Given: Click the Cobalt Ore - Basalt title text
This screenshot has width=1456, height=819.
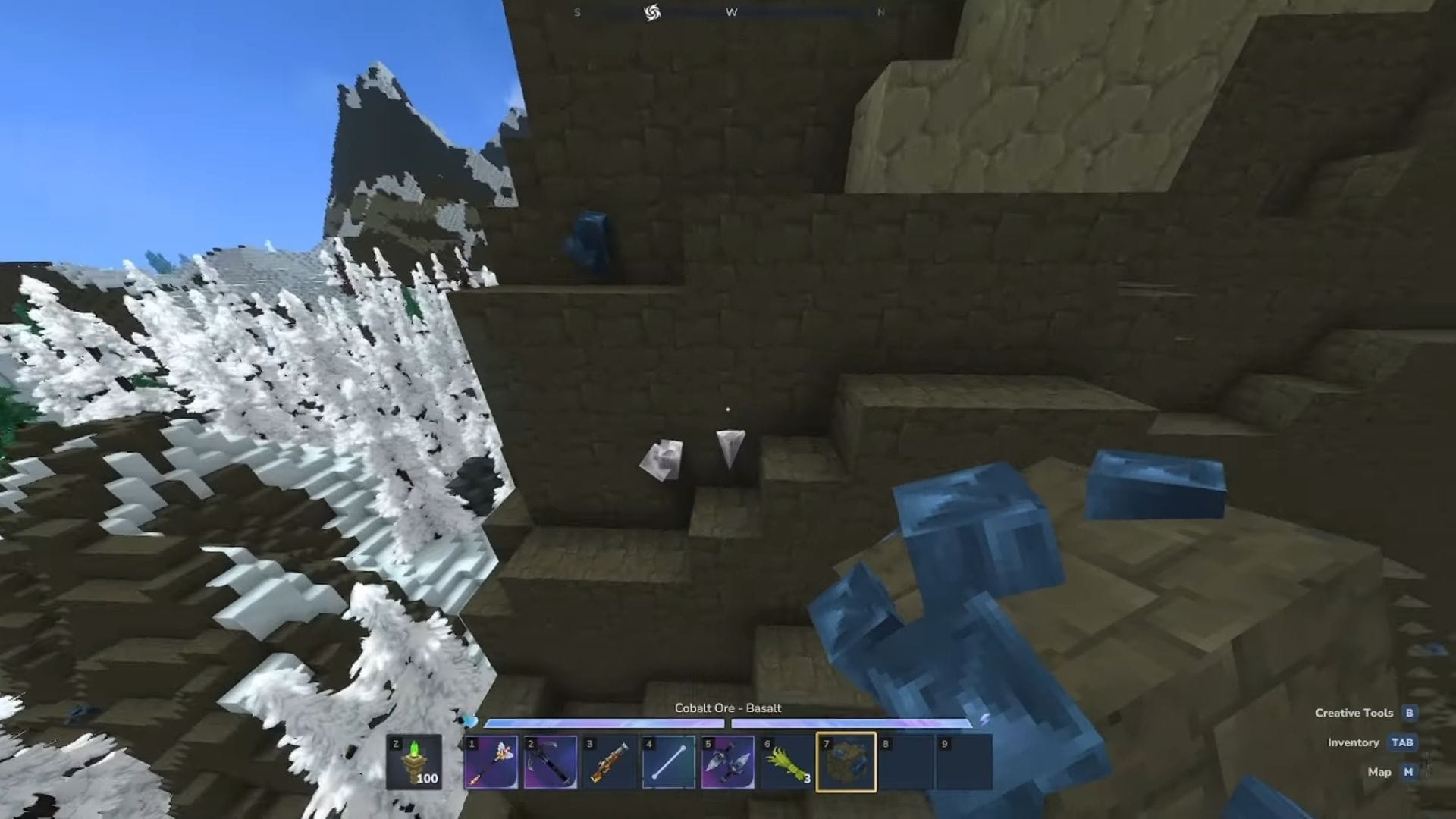Looking at the screenshot, I should click(x=726, y=708).
